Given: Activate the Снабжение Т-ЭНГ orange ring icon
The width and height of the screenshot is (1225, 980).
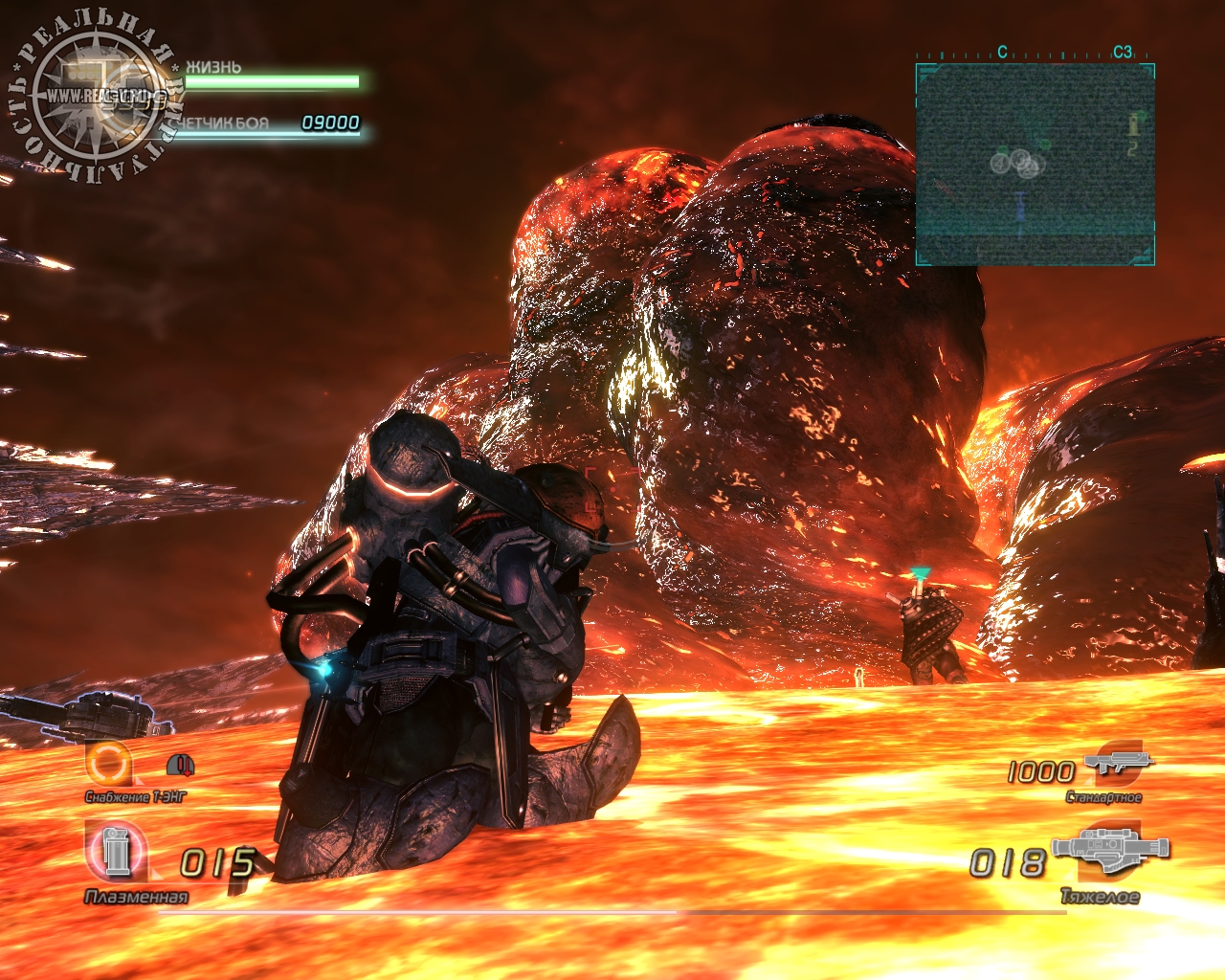Looking at the screenshot, I should pos(107,764).
